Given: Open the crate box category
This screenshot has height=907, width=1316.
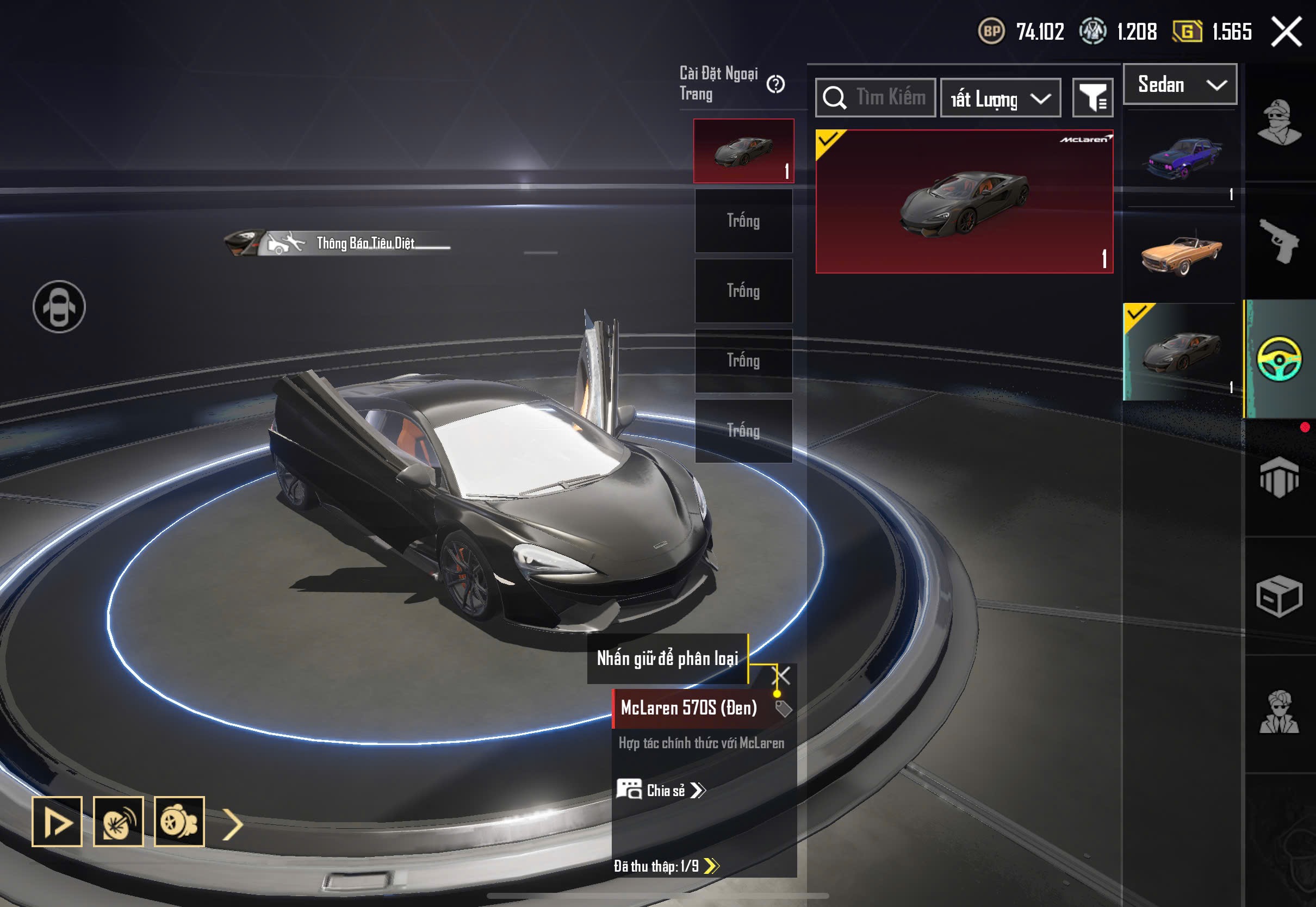Looking at the screenshot, I should 1279,595.
